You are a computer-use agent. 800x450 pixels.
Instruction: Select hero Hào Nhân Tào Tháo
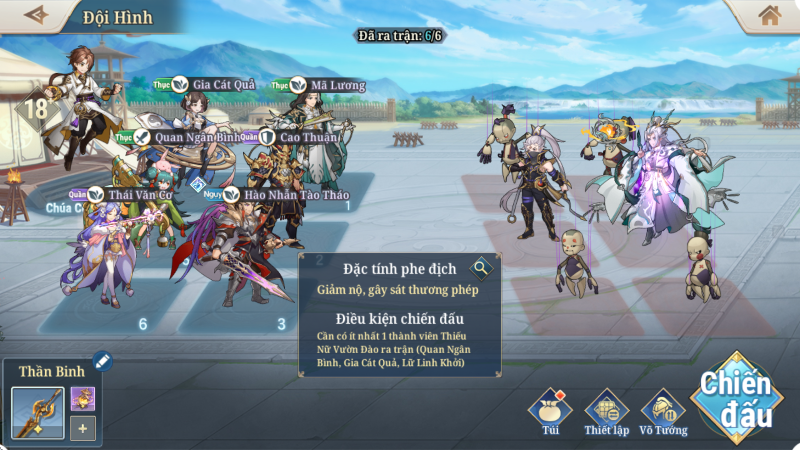click(240, 250)
